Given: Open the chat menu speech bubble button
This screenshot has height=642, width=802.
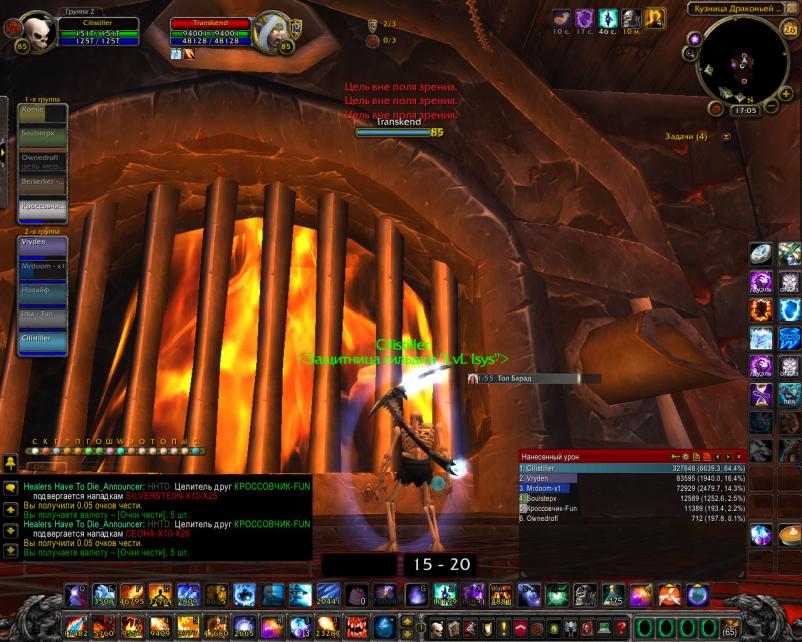Looking at the screenshot, I should coord(10,487).
